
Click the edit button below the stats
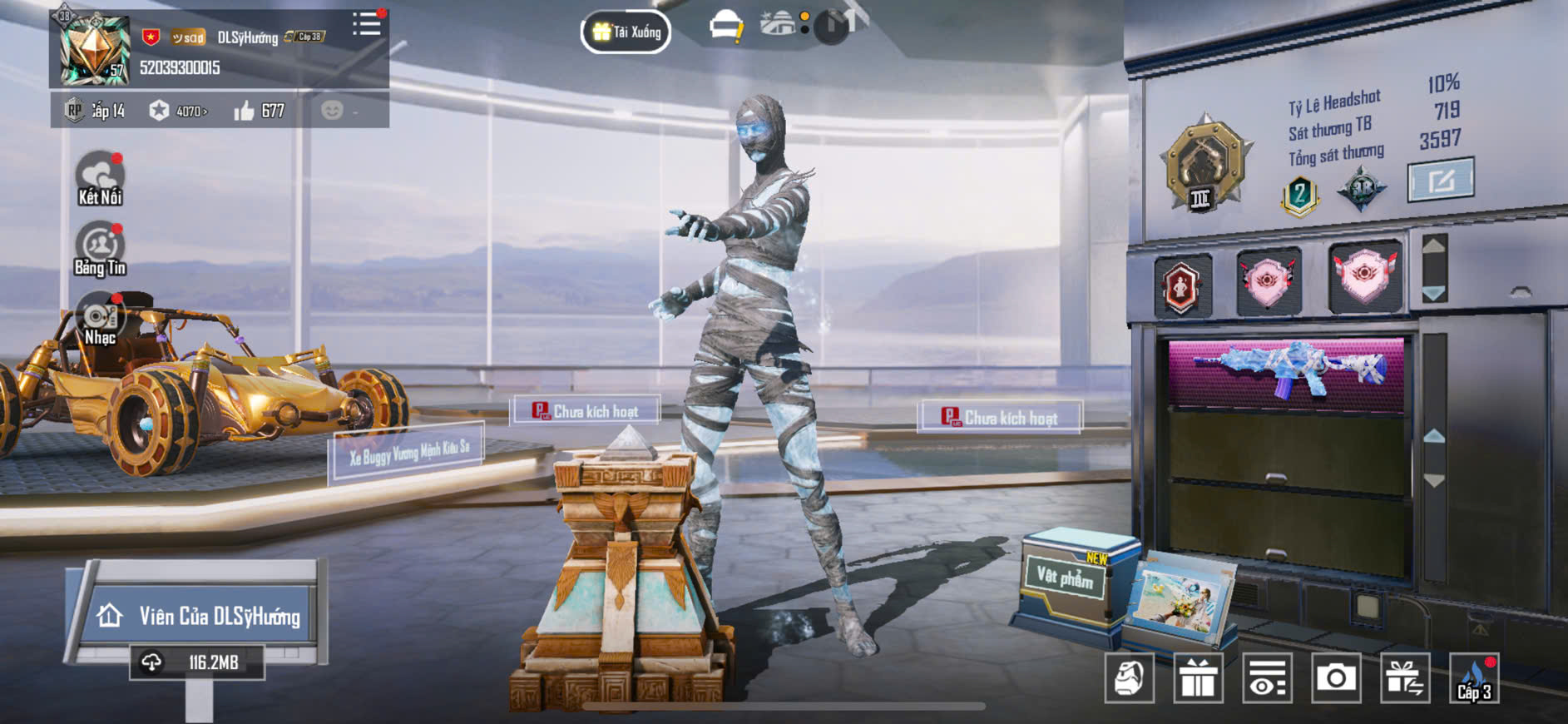1441,179
